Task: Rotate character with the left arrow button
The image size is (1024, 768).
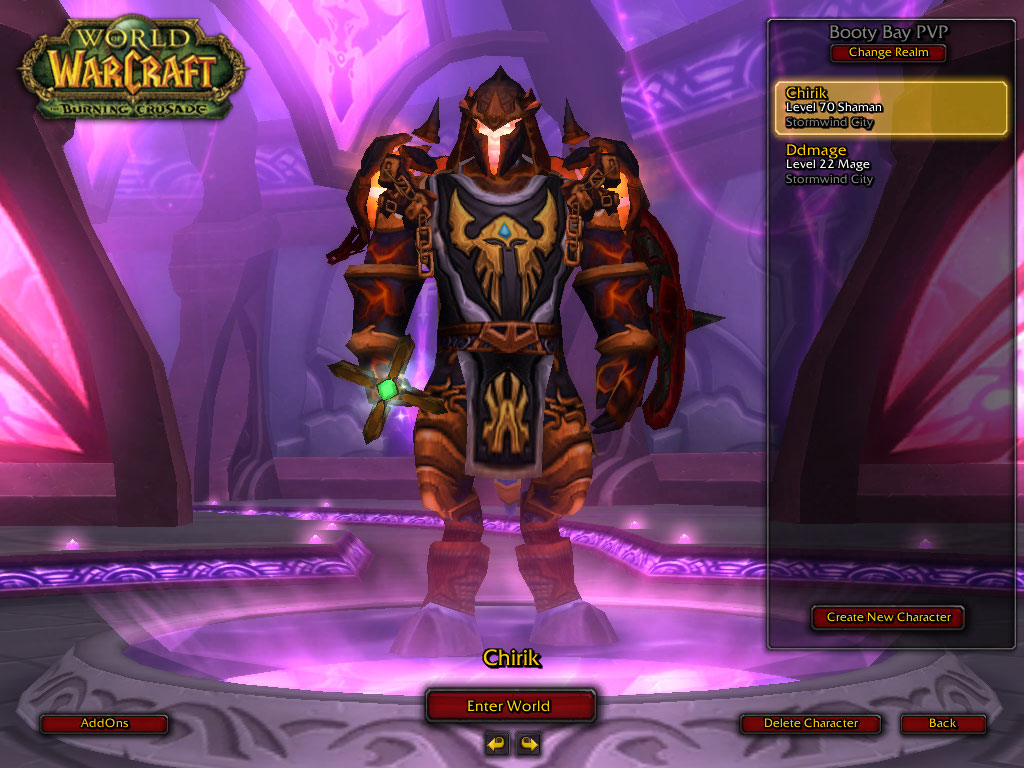Action: [x=496, y=743]
